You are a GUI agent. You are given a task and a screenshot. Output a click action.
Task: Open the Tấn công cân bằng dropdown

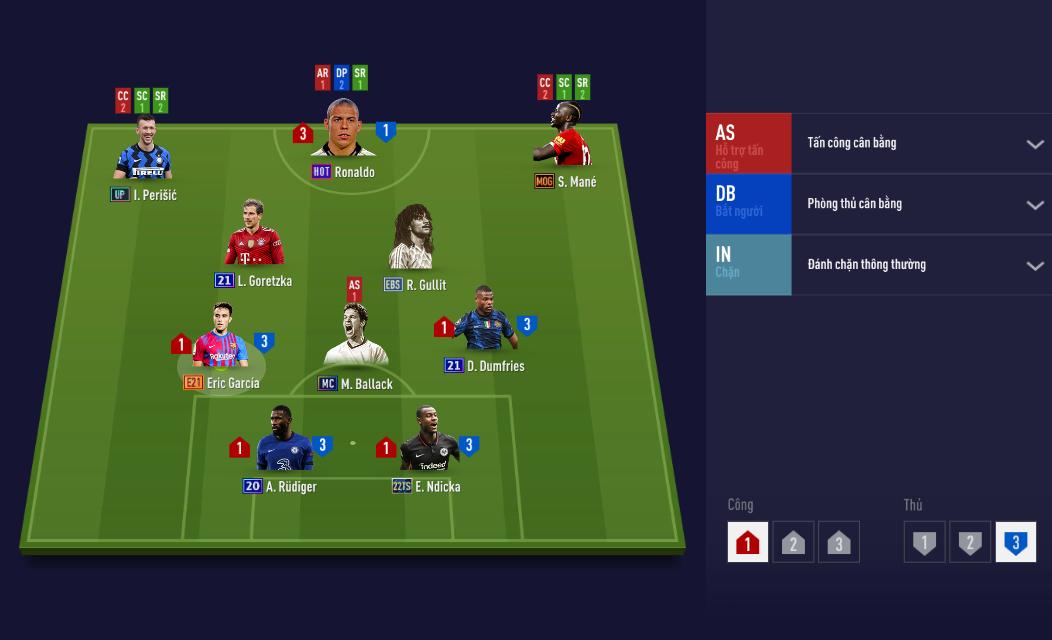1034,144
